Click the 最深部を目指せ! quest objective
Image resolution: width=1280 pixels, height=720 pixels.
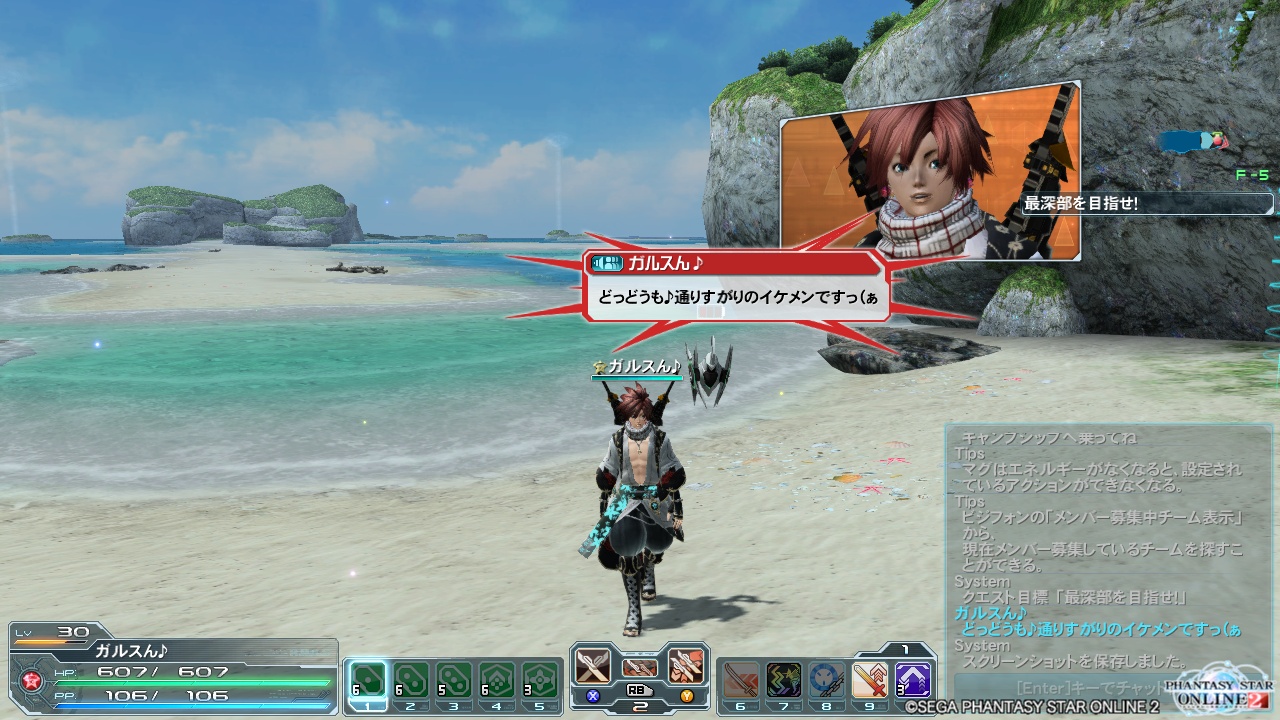(x=1146, y=204)
